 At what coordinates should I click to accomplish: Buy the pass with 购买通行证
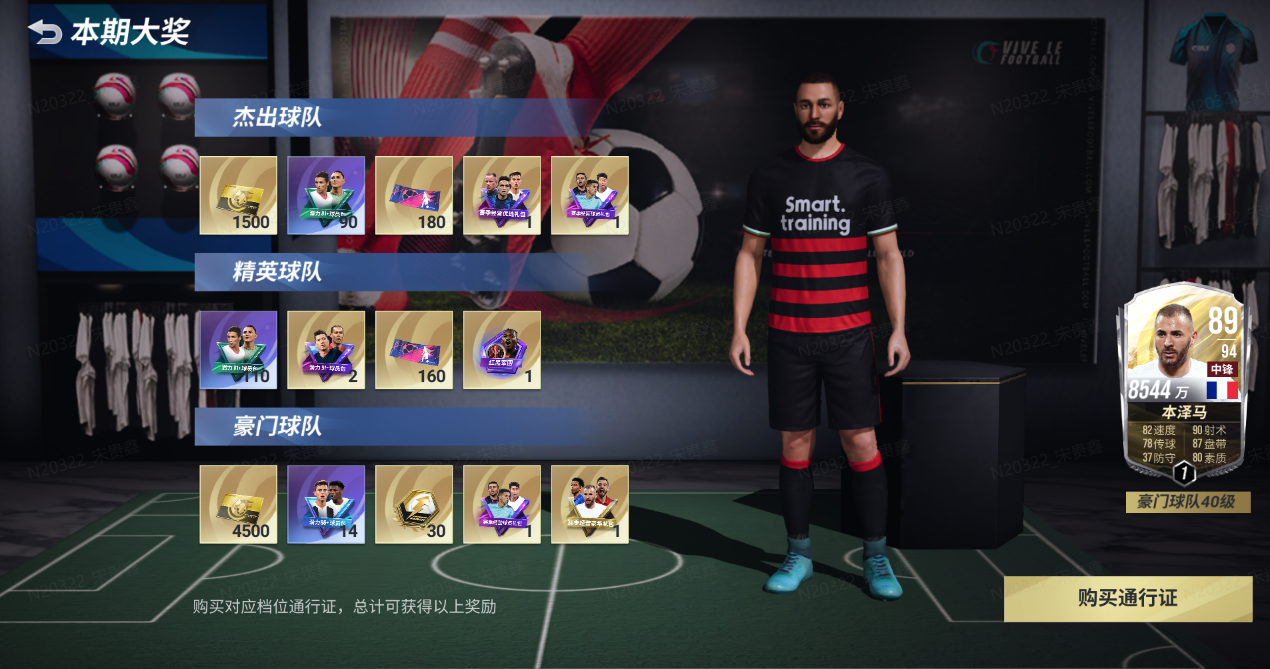(1127, 598)
